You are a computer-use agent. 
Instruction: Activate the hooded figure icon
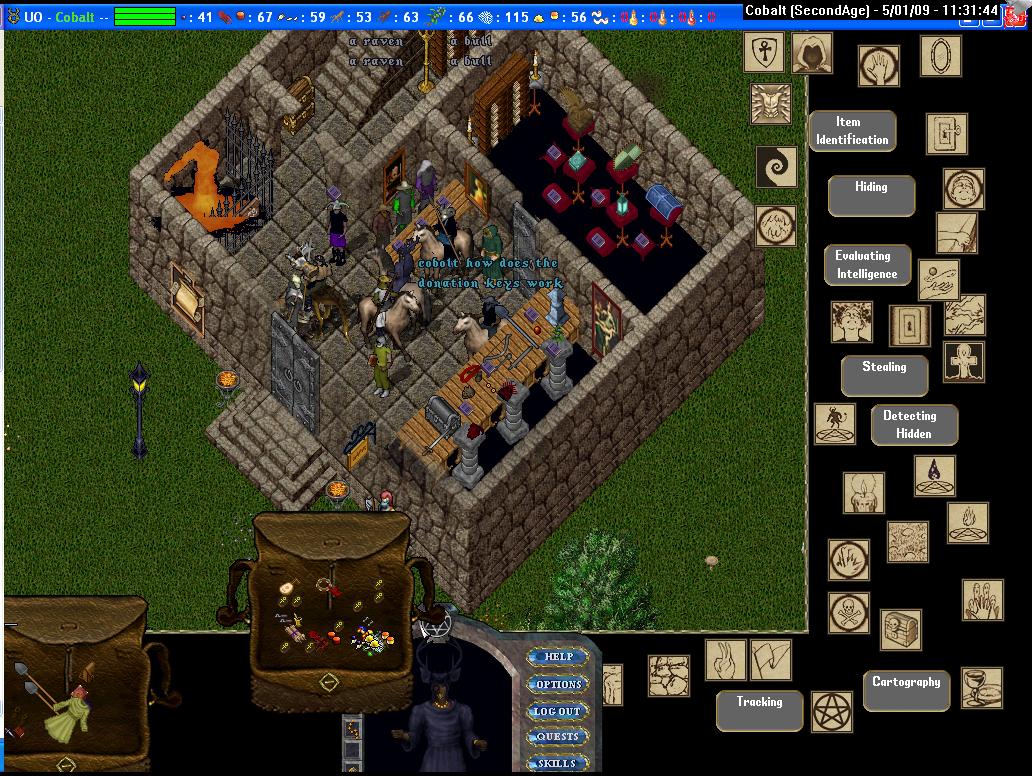[812, 52]
